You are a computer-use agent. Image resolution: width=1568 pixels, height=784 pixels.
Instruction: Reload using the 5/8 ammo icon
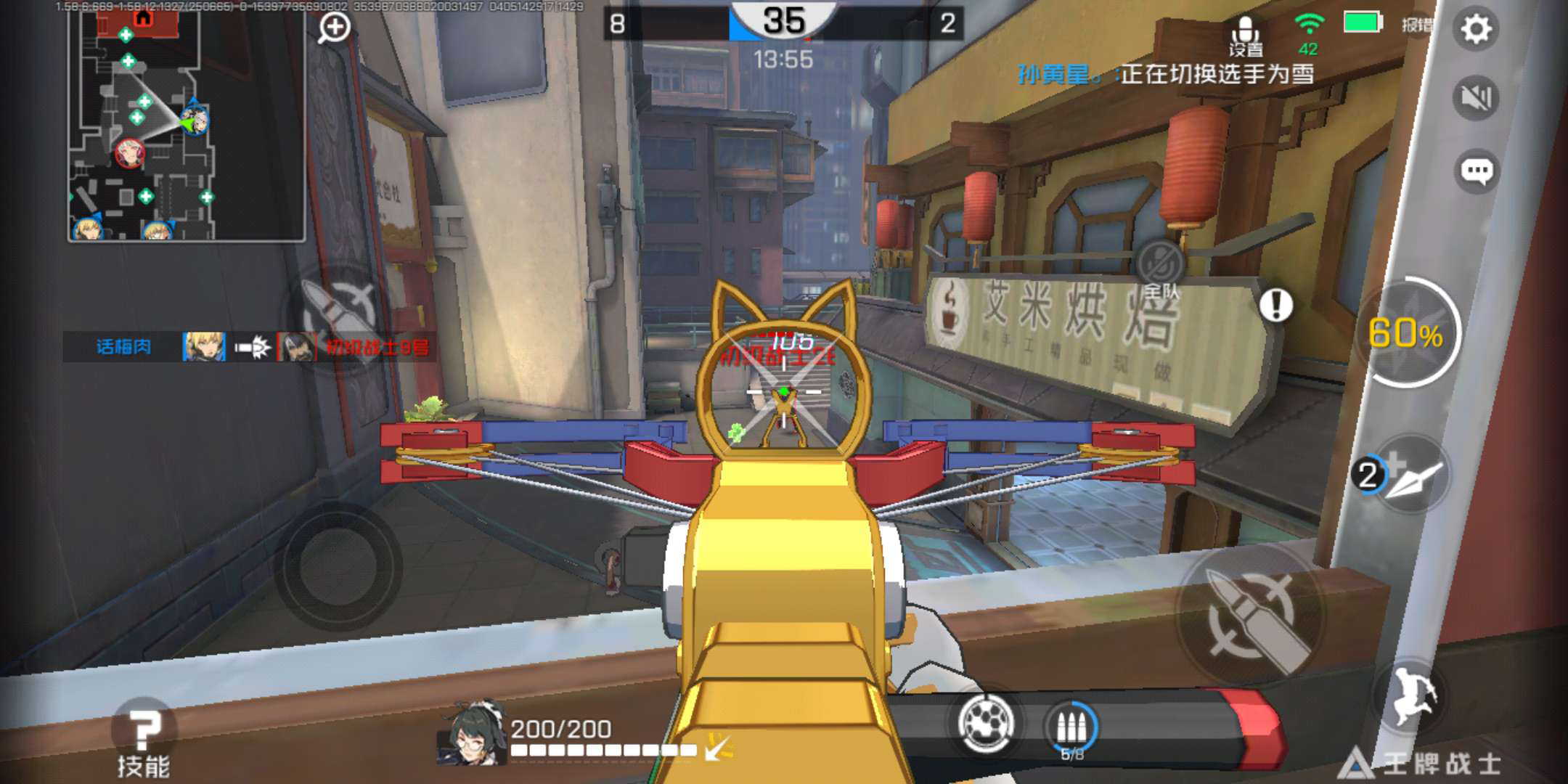pos(1071,727)
